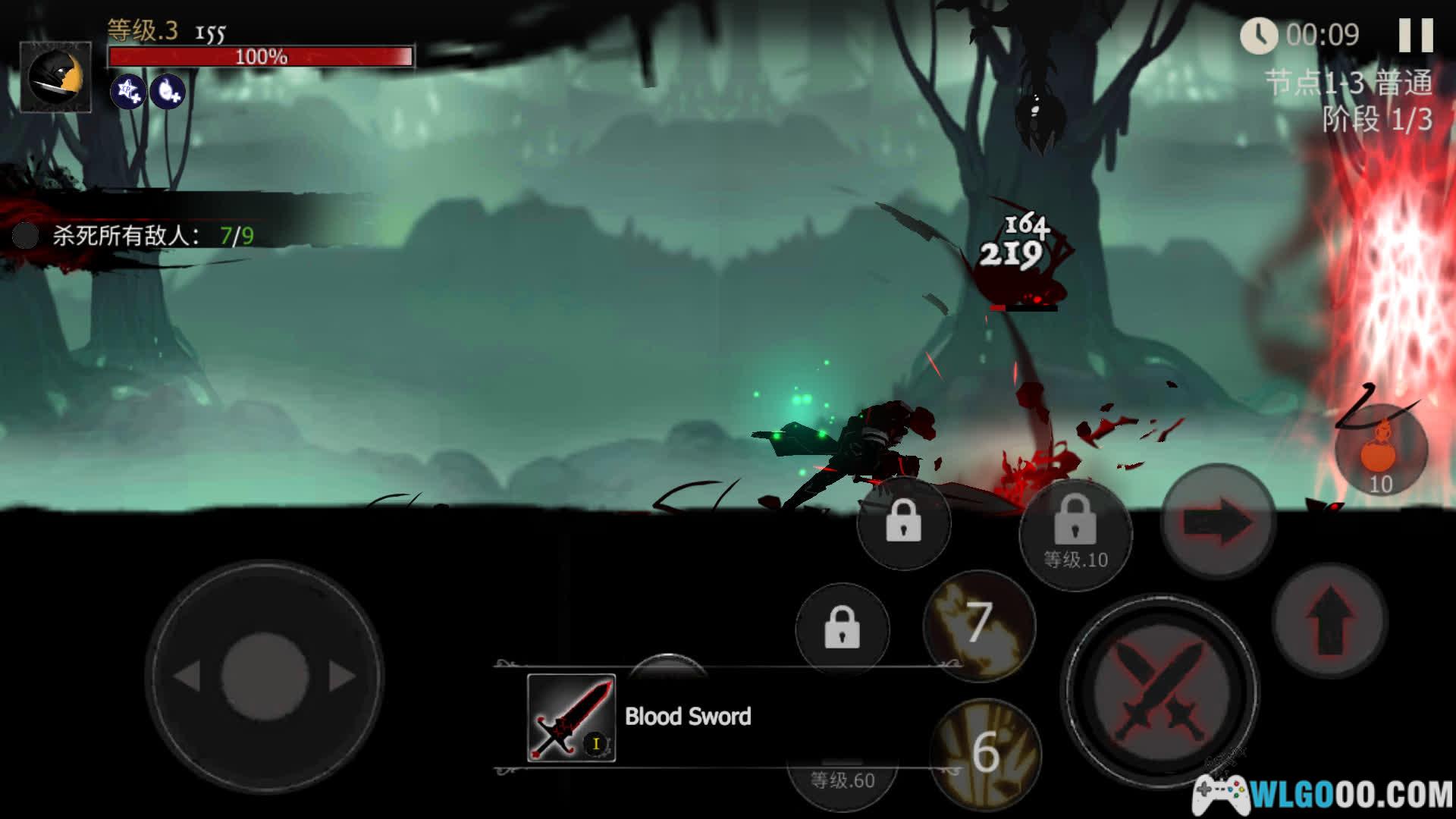Select the droplet buff icon
Image resolution: width=1456 pixels, height=819 pixels.
[x=168, y=92]
